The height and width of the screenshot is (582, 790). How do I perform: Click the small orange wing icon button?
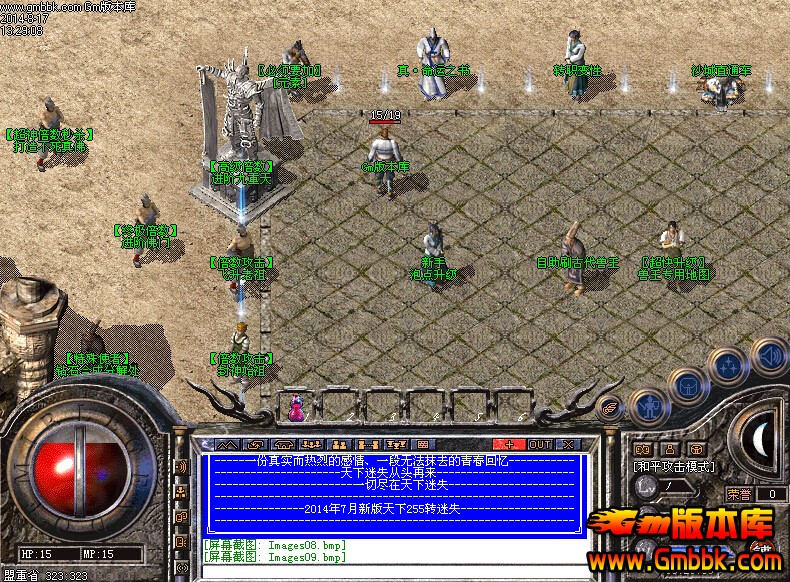pyautogui.click(x=609, y=407)
